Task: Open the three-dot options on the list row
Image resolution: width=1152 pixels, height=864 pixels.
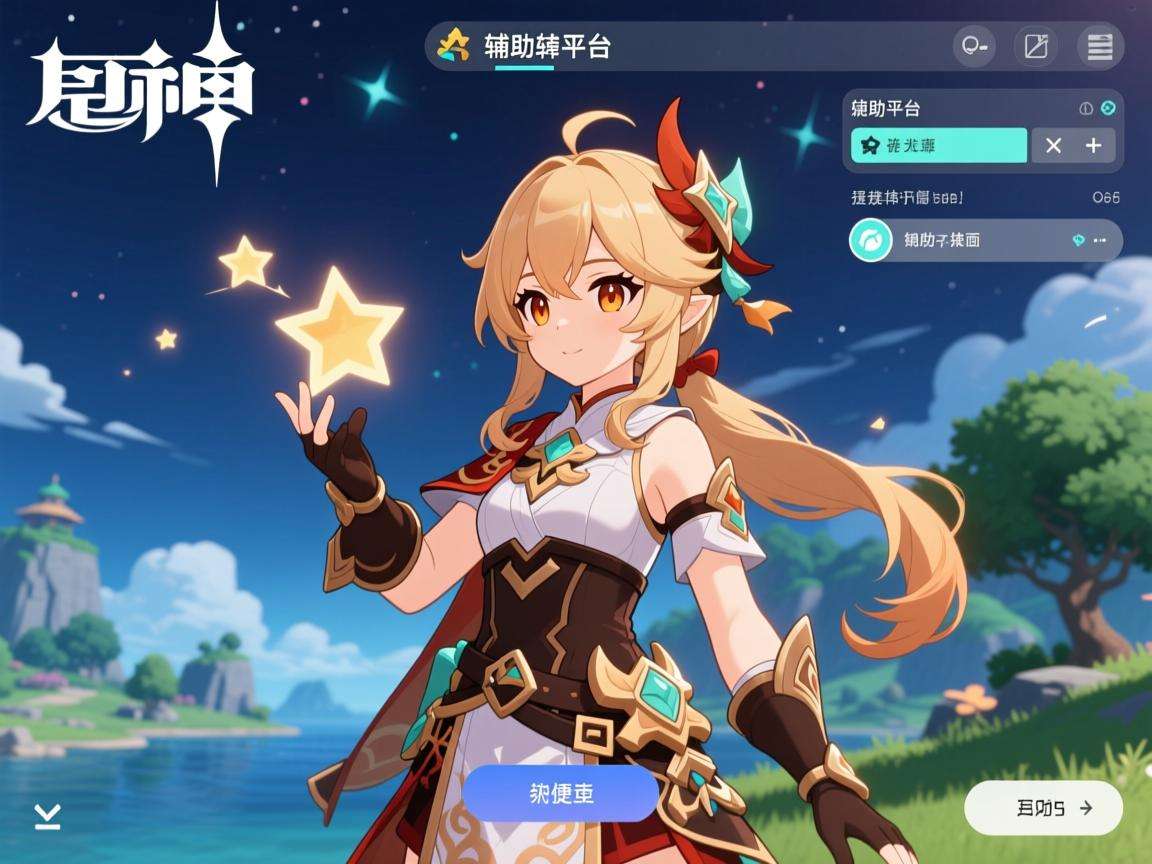Action: pyautogui.click(x=1100, y=240)
